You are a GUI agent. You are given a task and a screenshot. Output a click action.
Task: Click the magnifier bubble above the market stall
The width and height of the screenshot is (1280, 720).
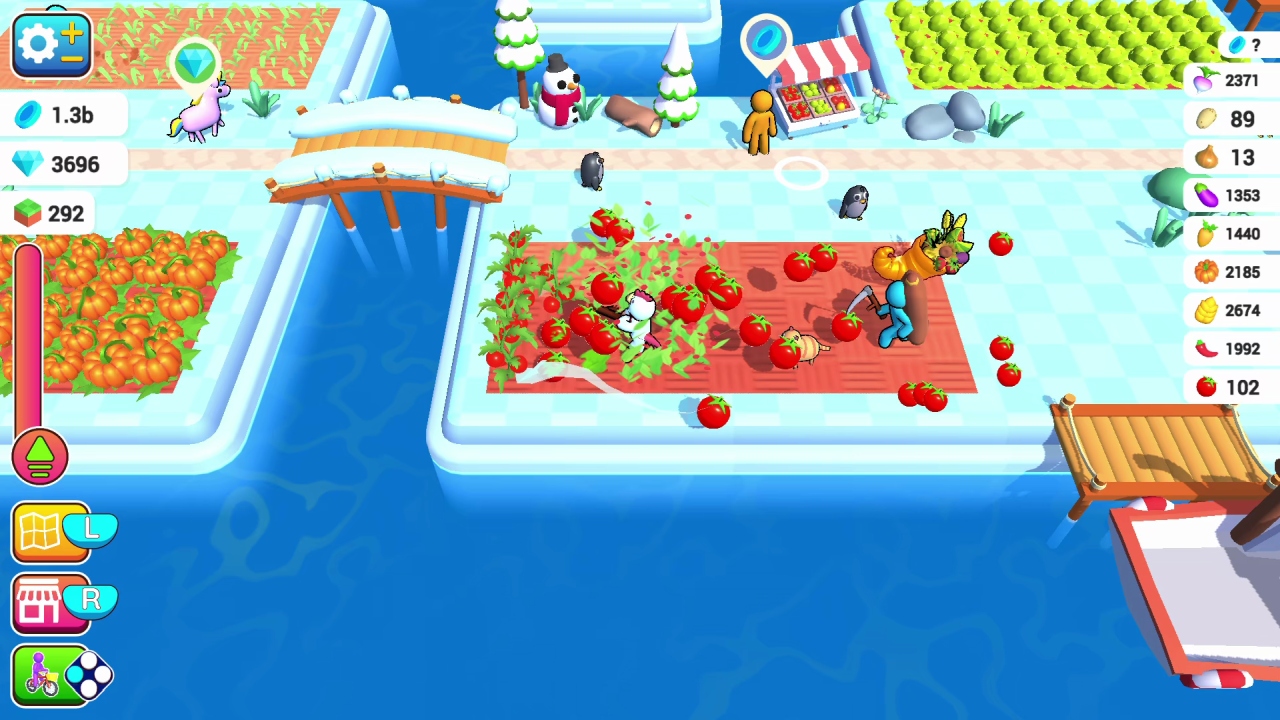766,38
